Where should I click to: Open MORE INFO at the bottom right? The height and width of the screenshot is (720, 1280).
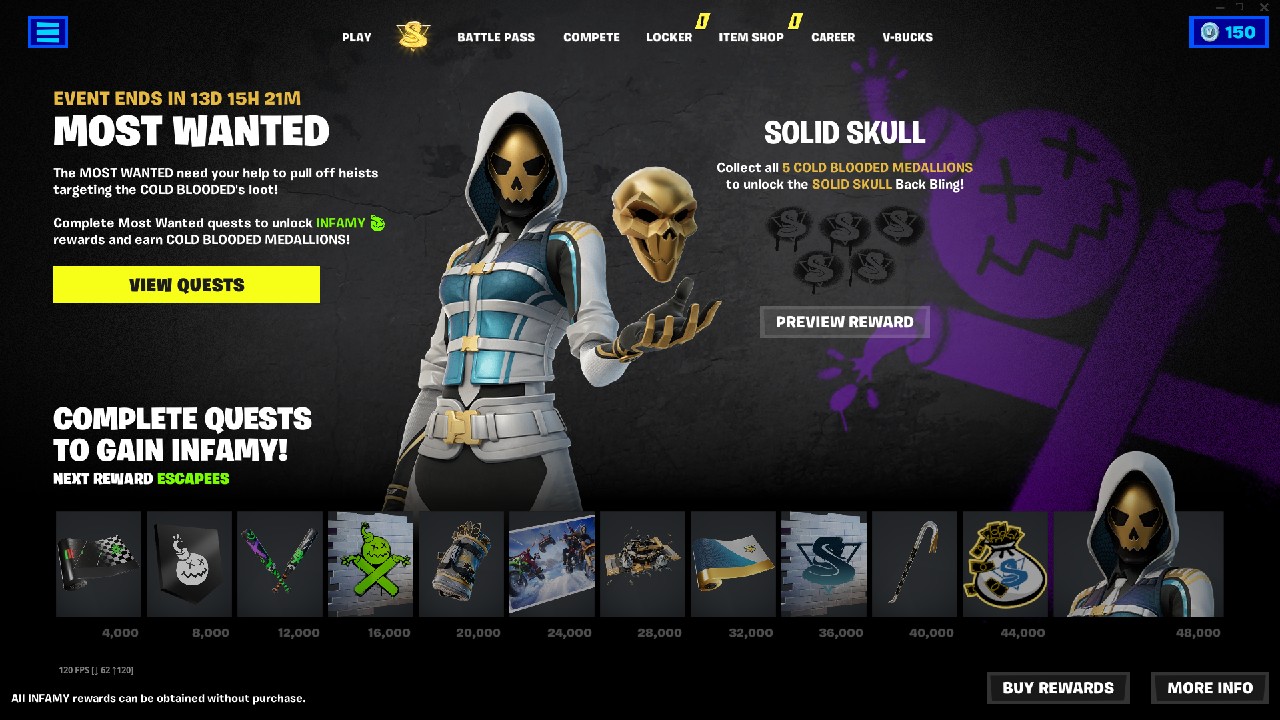coord(1209,688)
